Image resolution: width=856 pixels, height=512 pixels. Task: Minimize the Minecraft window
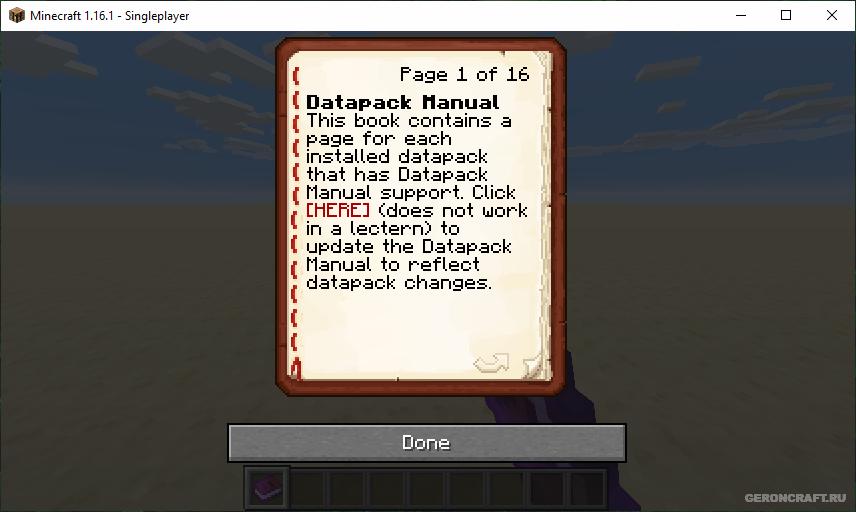740,15
